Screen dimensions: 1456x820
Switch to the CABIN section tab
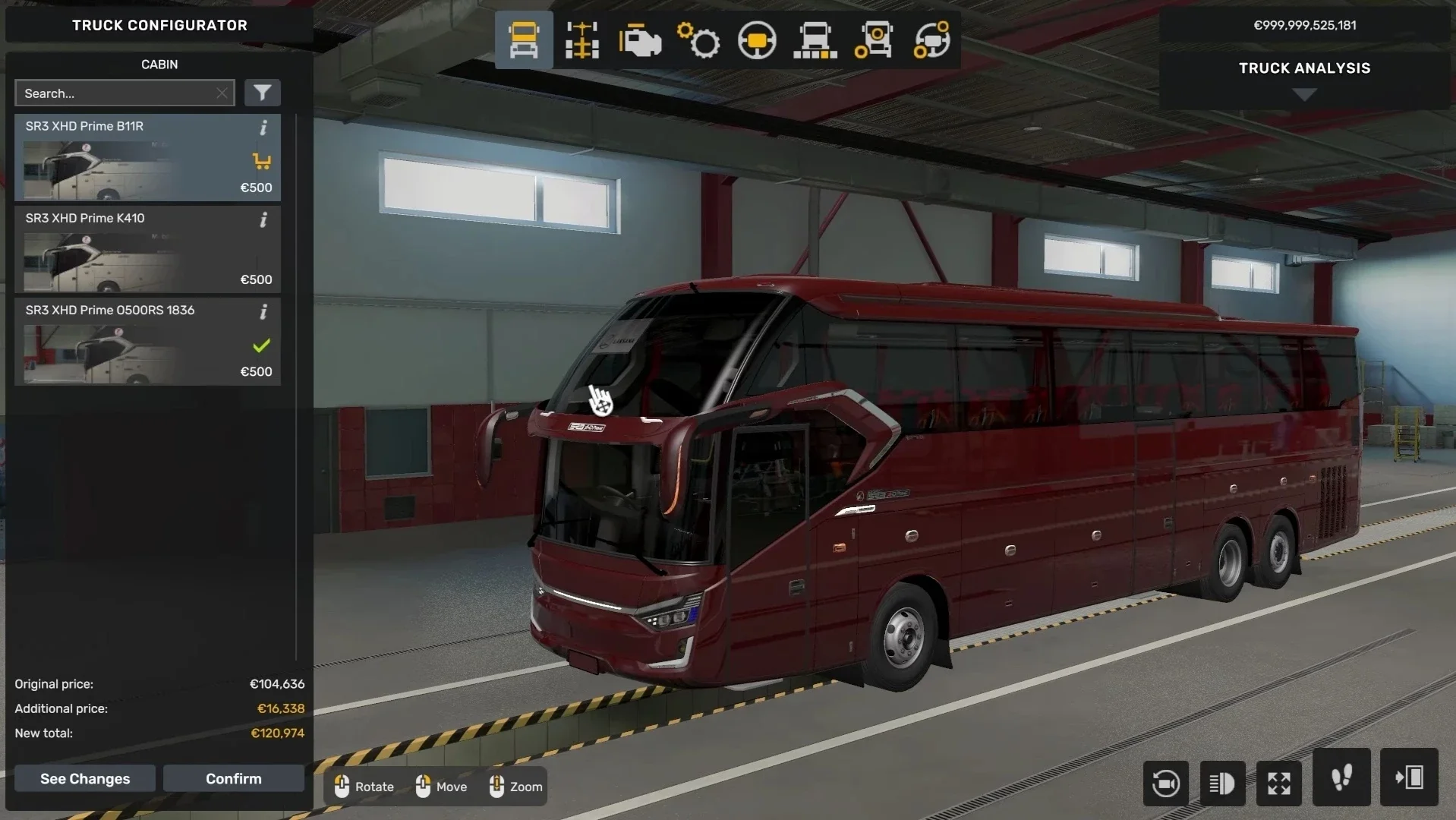(159, 65)
